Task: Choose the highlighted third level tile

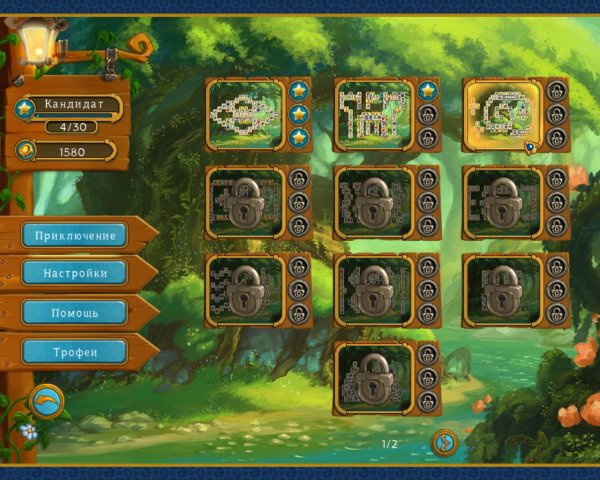Action: [x=503, y=114]
